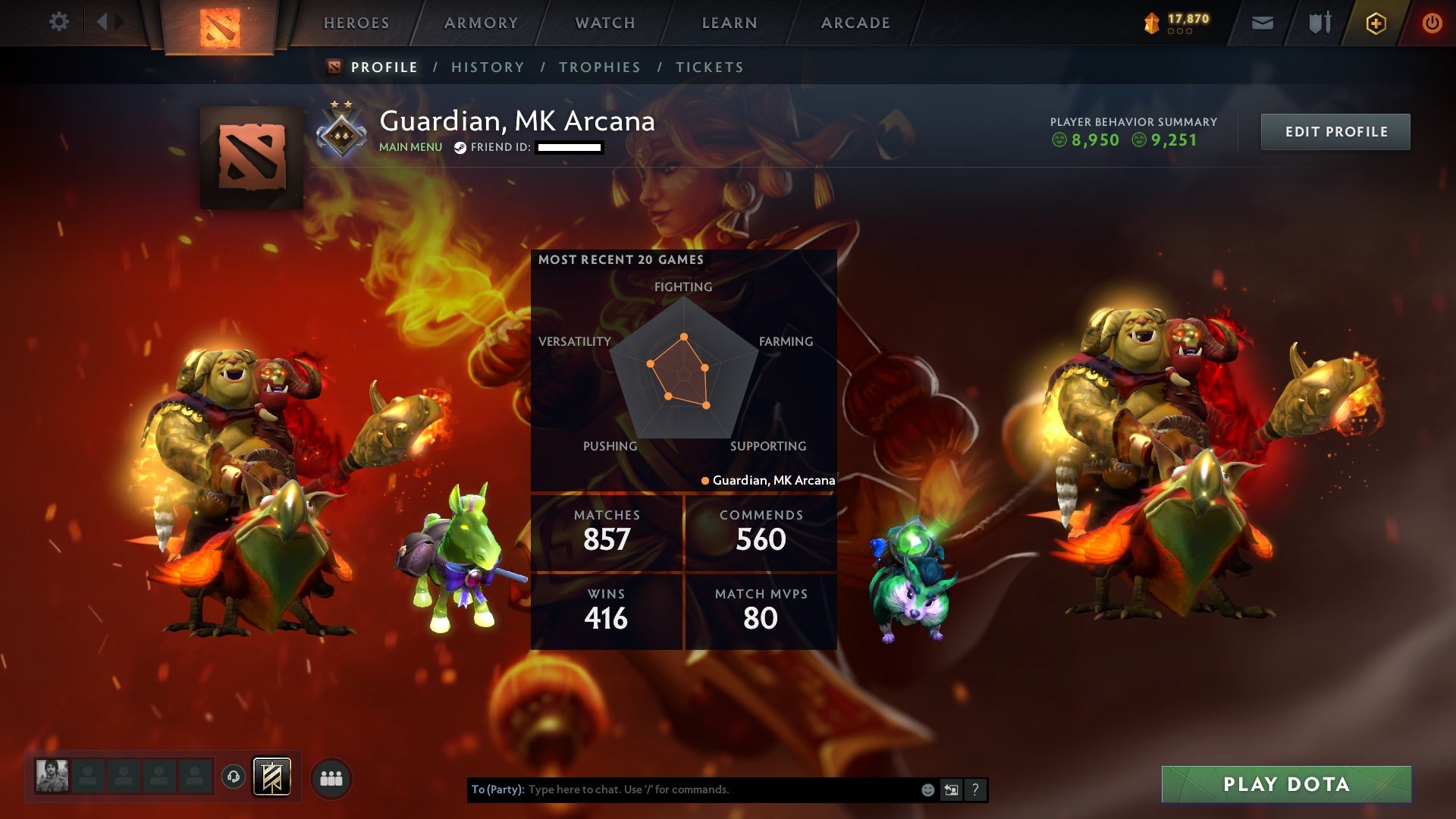Click the EDIT PROFILE button
This screenshot has height=819, width=1456.
1335,130
